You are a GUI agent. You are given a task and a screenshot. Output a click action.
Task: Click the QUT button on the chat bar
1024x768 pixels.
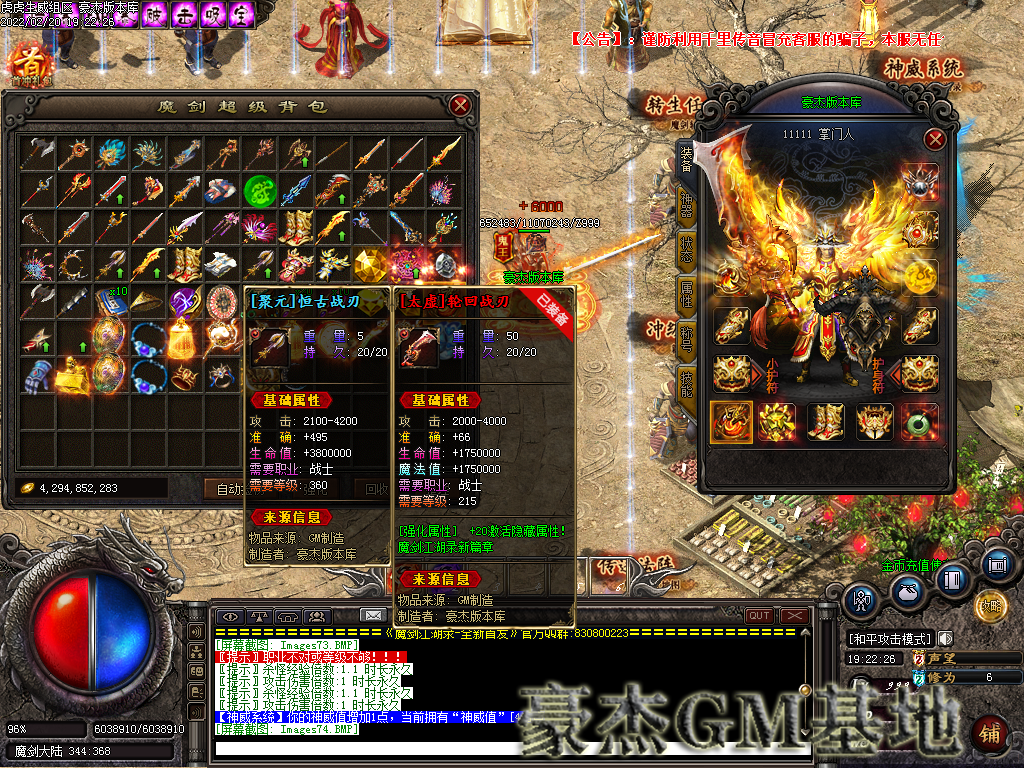point(759,616)
